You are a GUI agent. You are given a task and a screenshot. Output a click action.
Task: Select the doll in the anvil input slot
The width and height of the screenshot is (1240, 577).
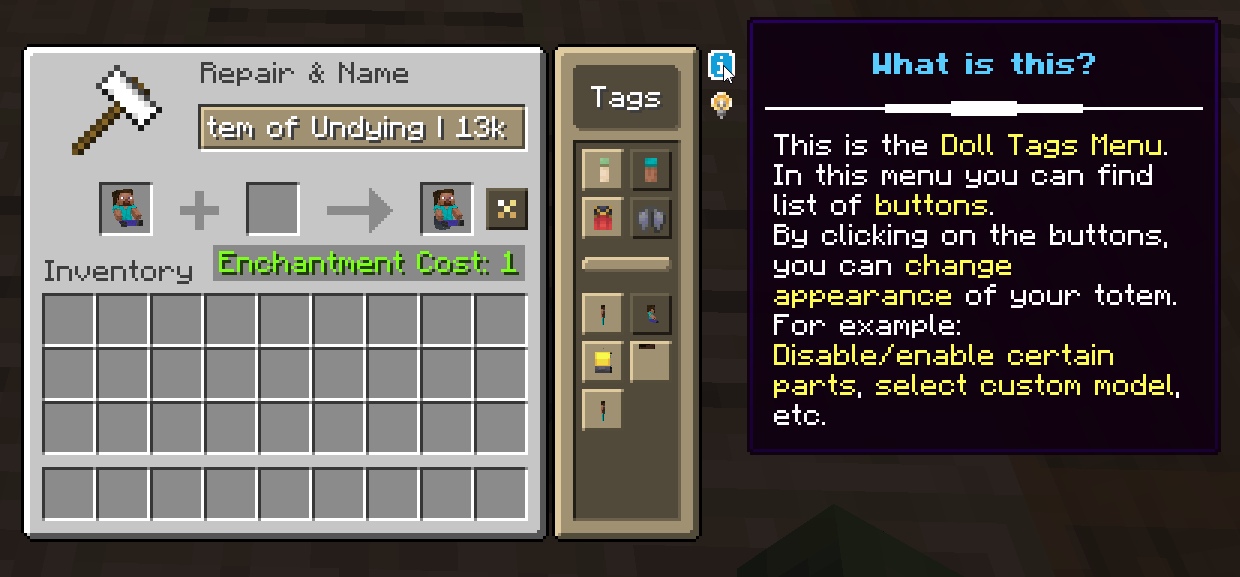tap(126, 209)
